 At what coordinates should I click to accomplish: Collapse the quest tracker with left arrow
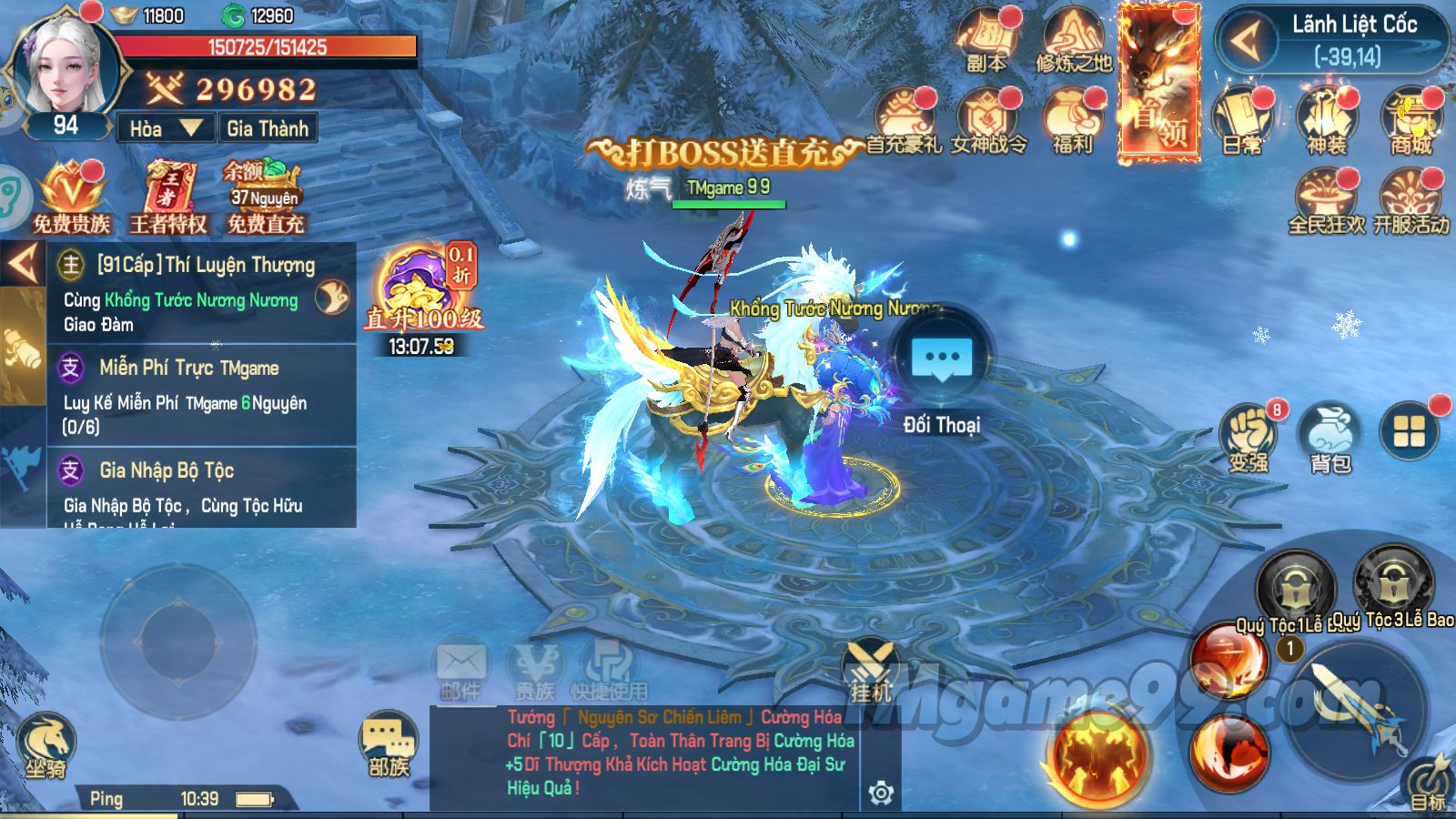coord(23,264)
